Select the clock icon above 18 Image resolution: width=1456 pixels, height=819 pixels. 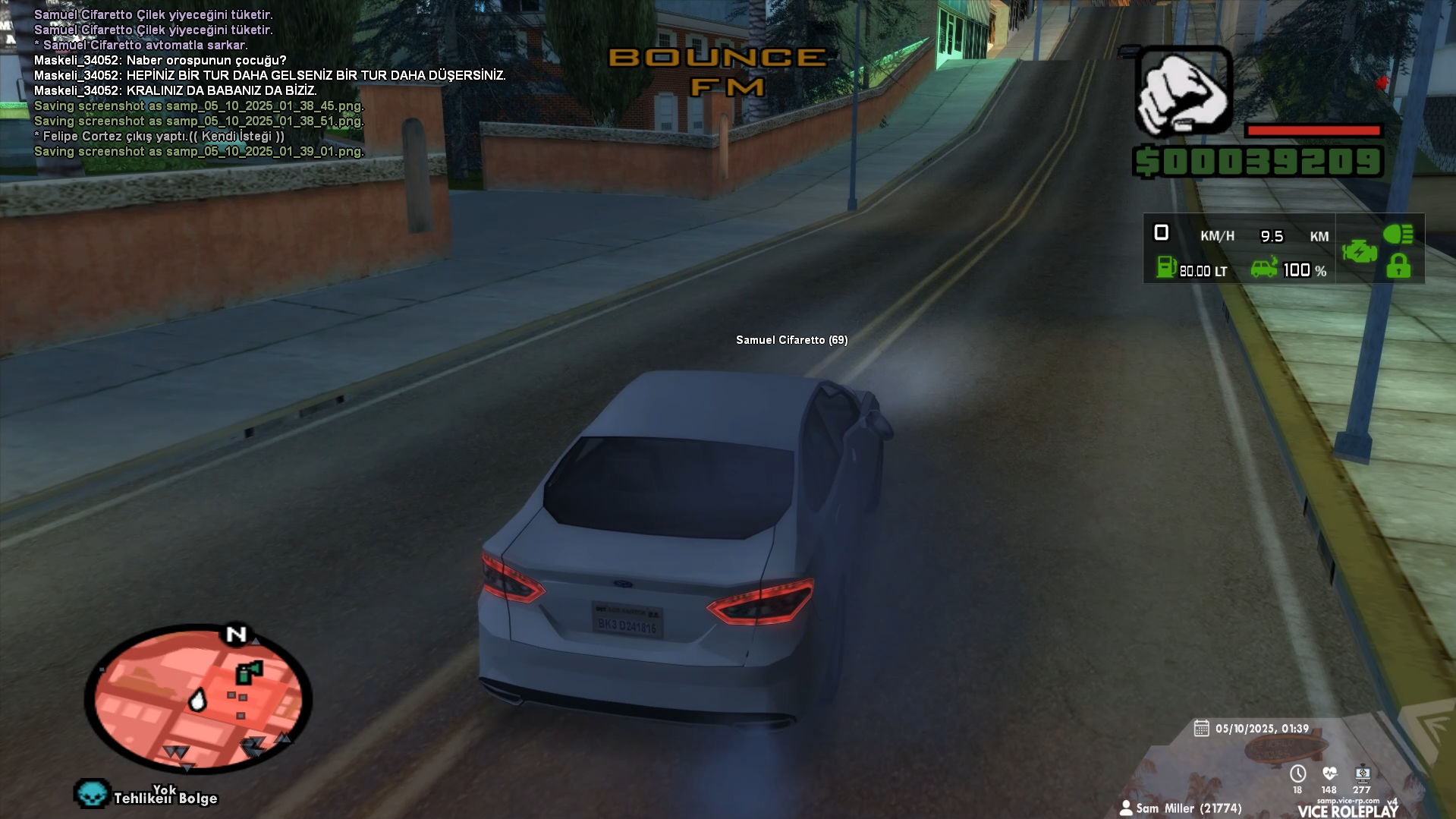(1297, 773)
